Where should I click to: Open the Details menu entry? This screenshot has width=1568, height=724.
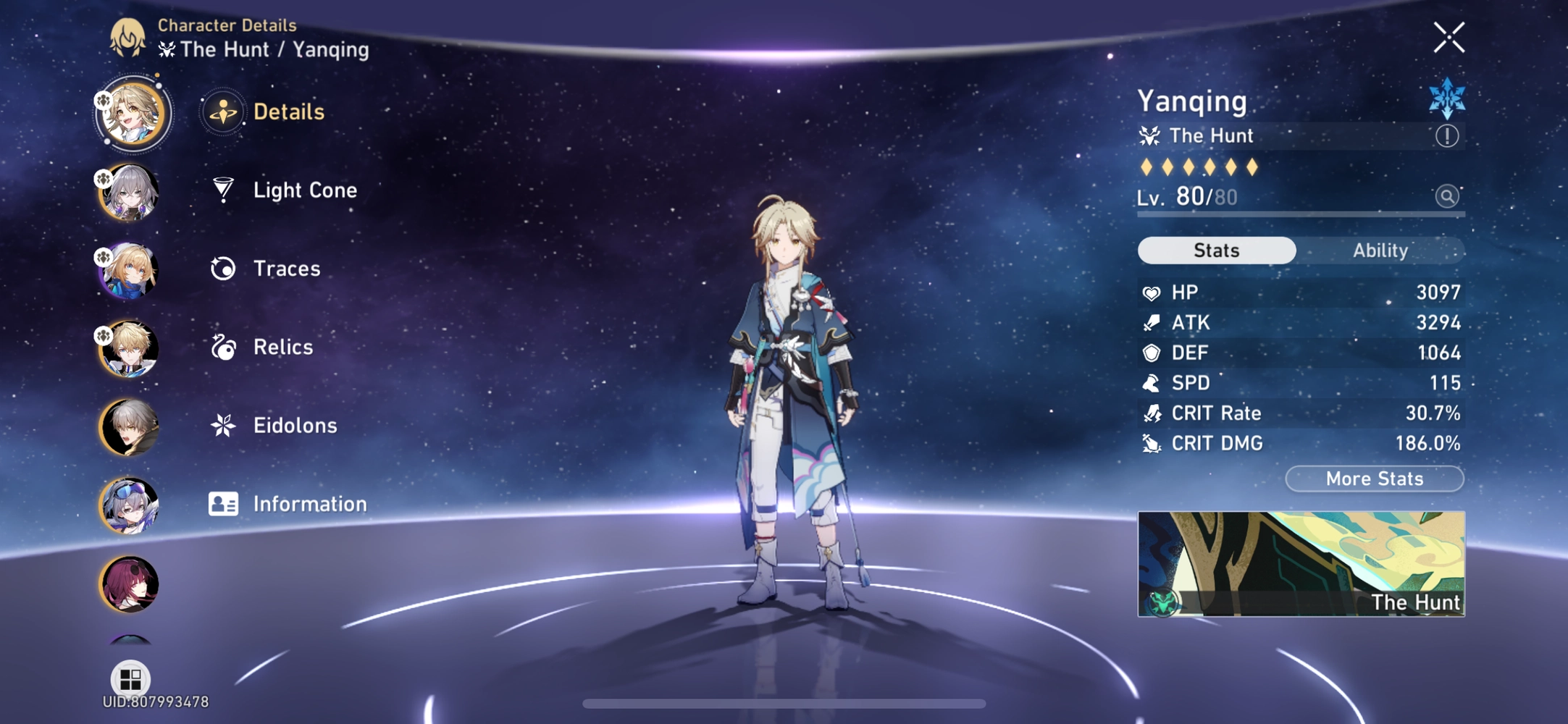click(289, 112)
